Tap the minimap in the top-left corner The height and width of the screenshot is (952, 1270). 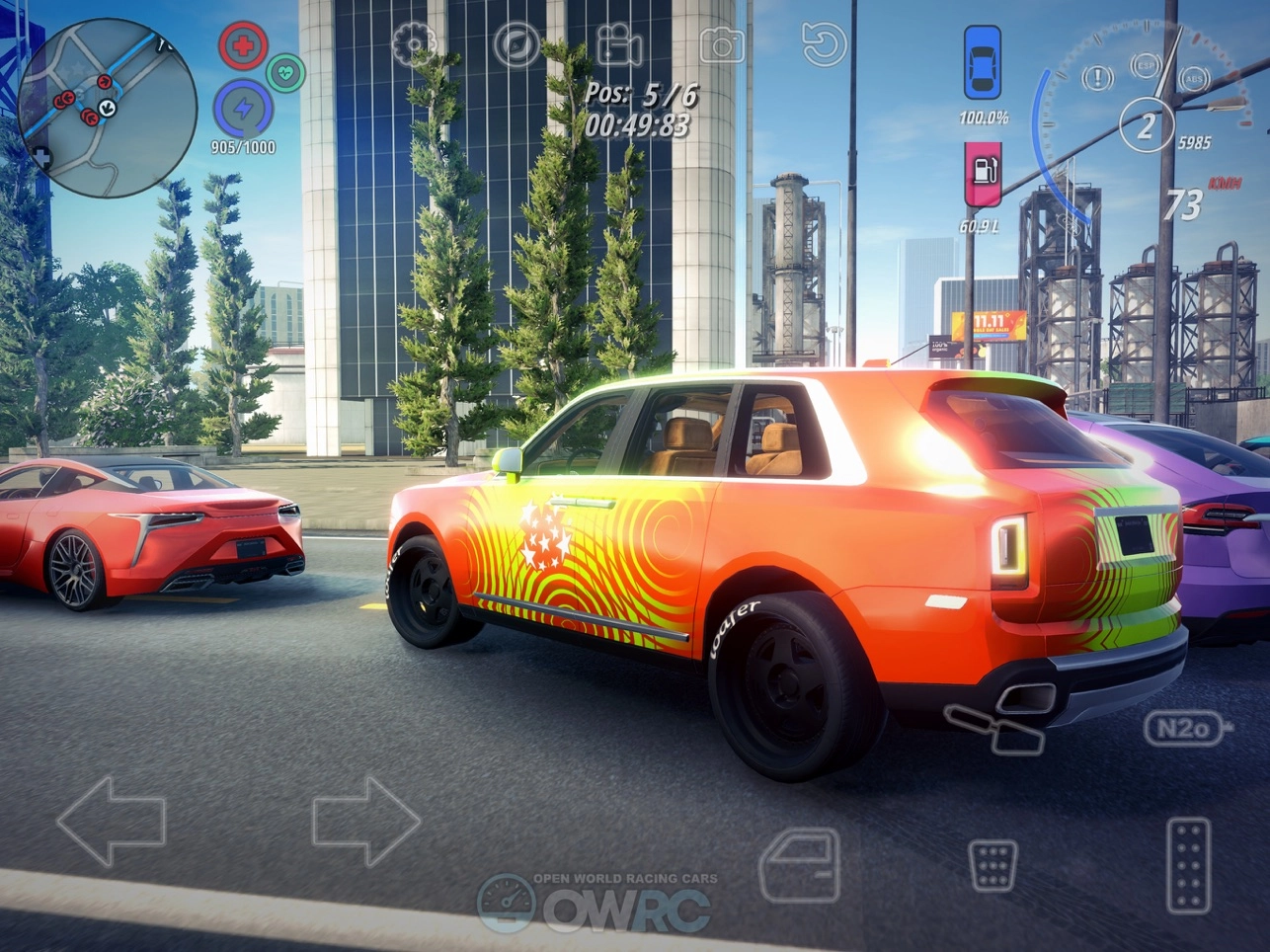pyautogui.click(x=104, y=104)
